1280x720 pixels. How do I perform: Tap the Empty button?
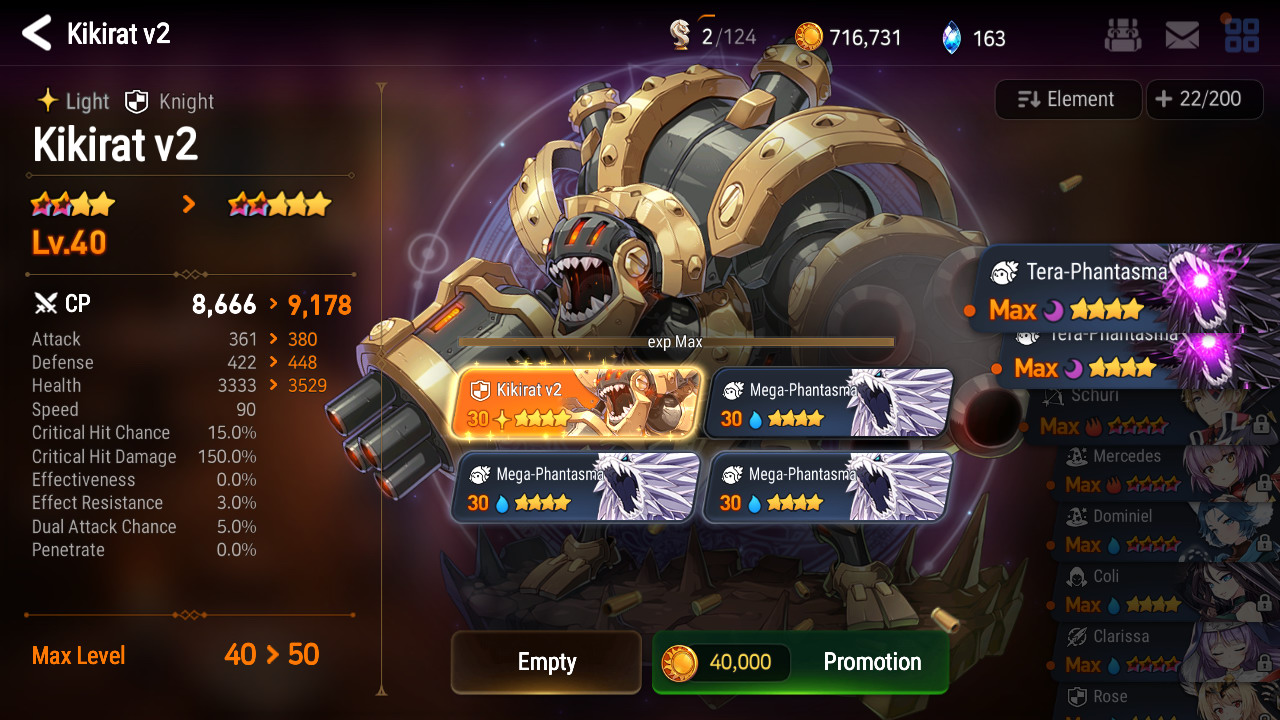tap(546, 662)
